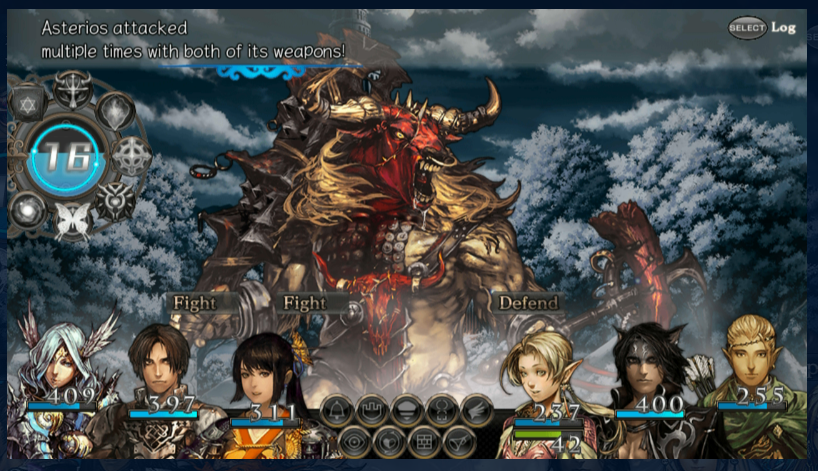This screenshot has width=818, height=471.
Task: Click the bell icon
Action: (x=337, y=409)
